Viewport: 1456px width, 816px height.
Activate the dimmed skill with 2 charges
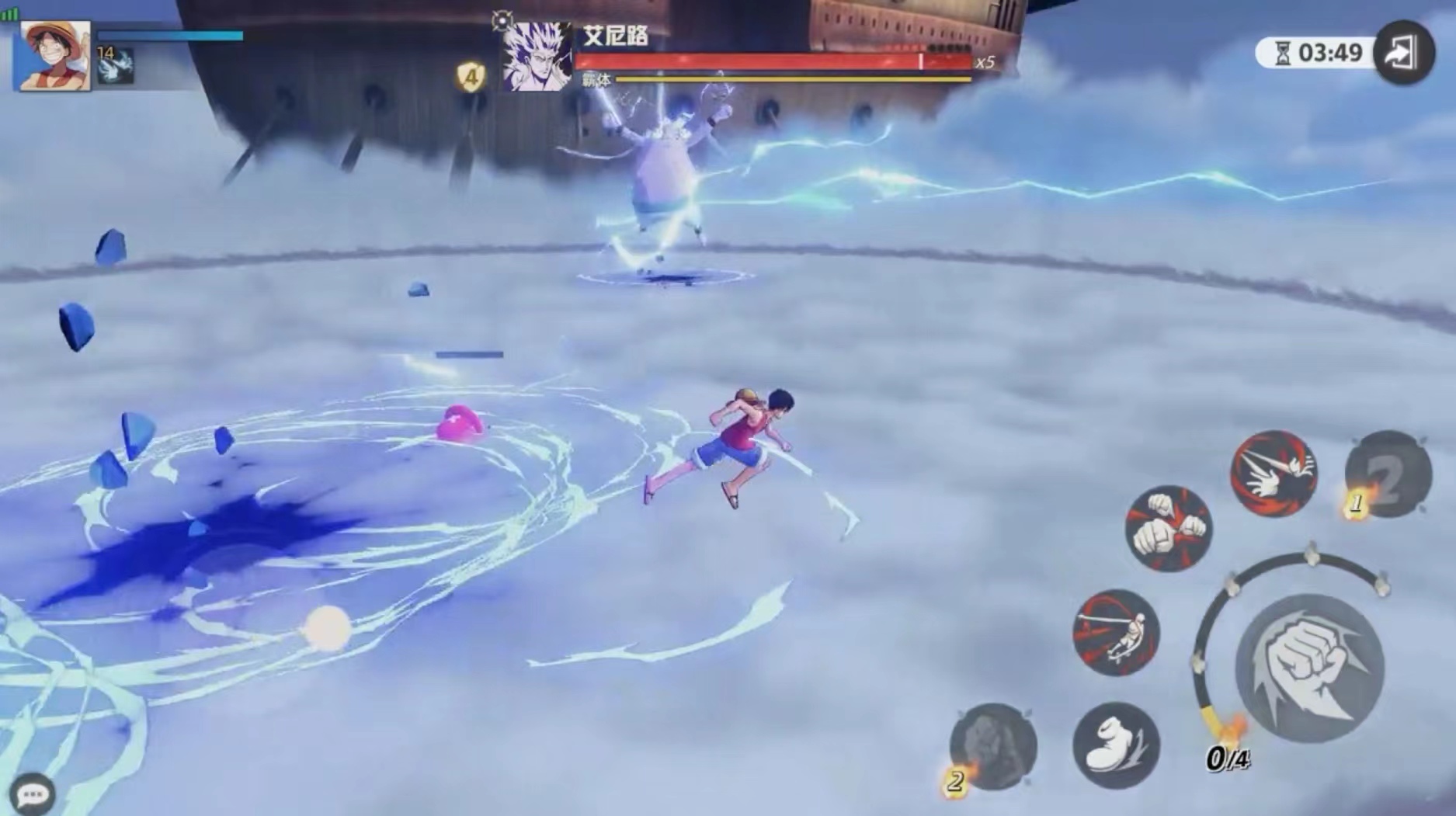click(x=993, y=747)
